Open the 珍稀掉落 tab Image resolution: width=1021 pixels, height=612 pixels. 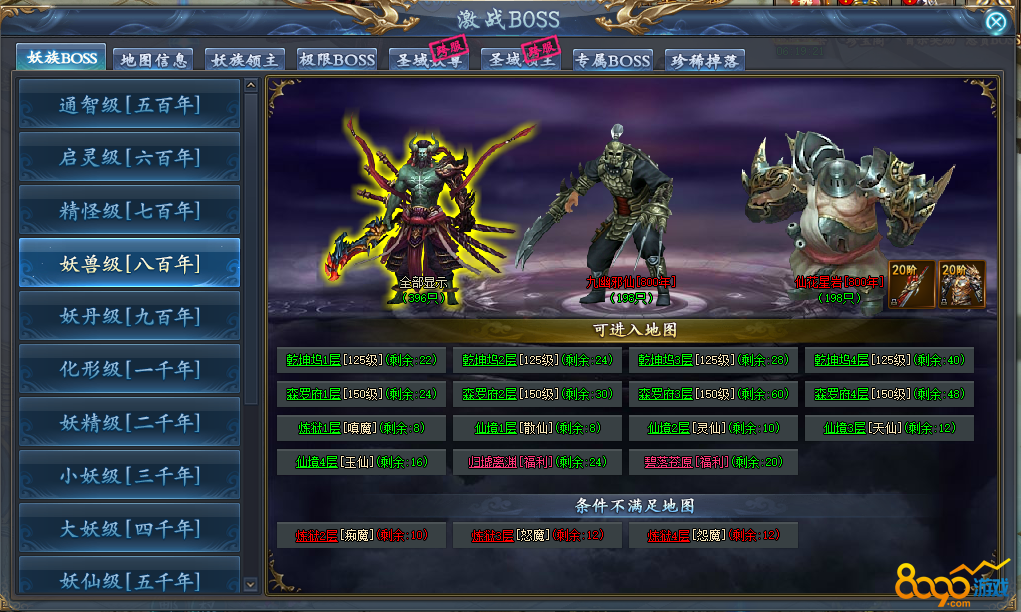tap(704, 60)
